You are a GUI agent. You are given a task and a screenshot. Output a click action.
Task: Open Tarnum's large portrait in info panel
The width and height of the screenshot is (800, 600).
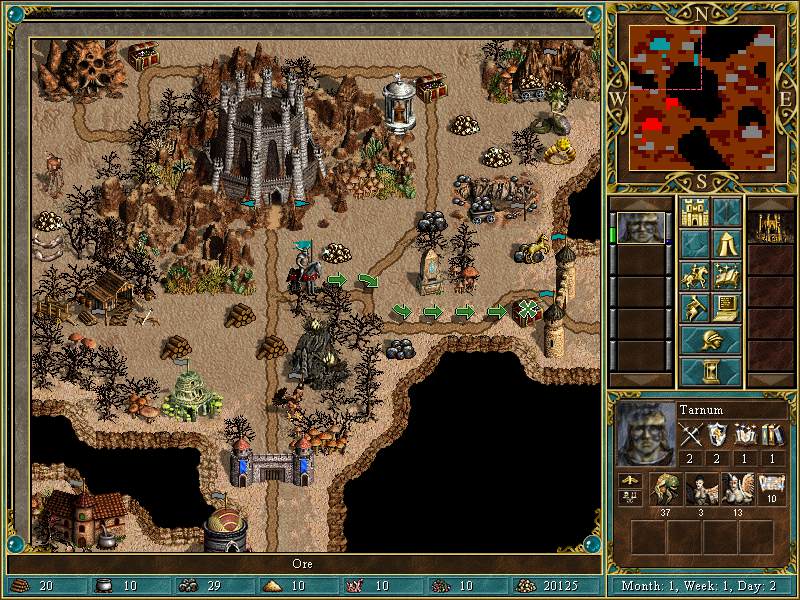click(x=643, y=438)
